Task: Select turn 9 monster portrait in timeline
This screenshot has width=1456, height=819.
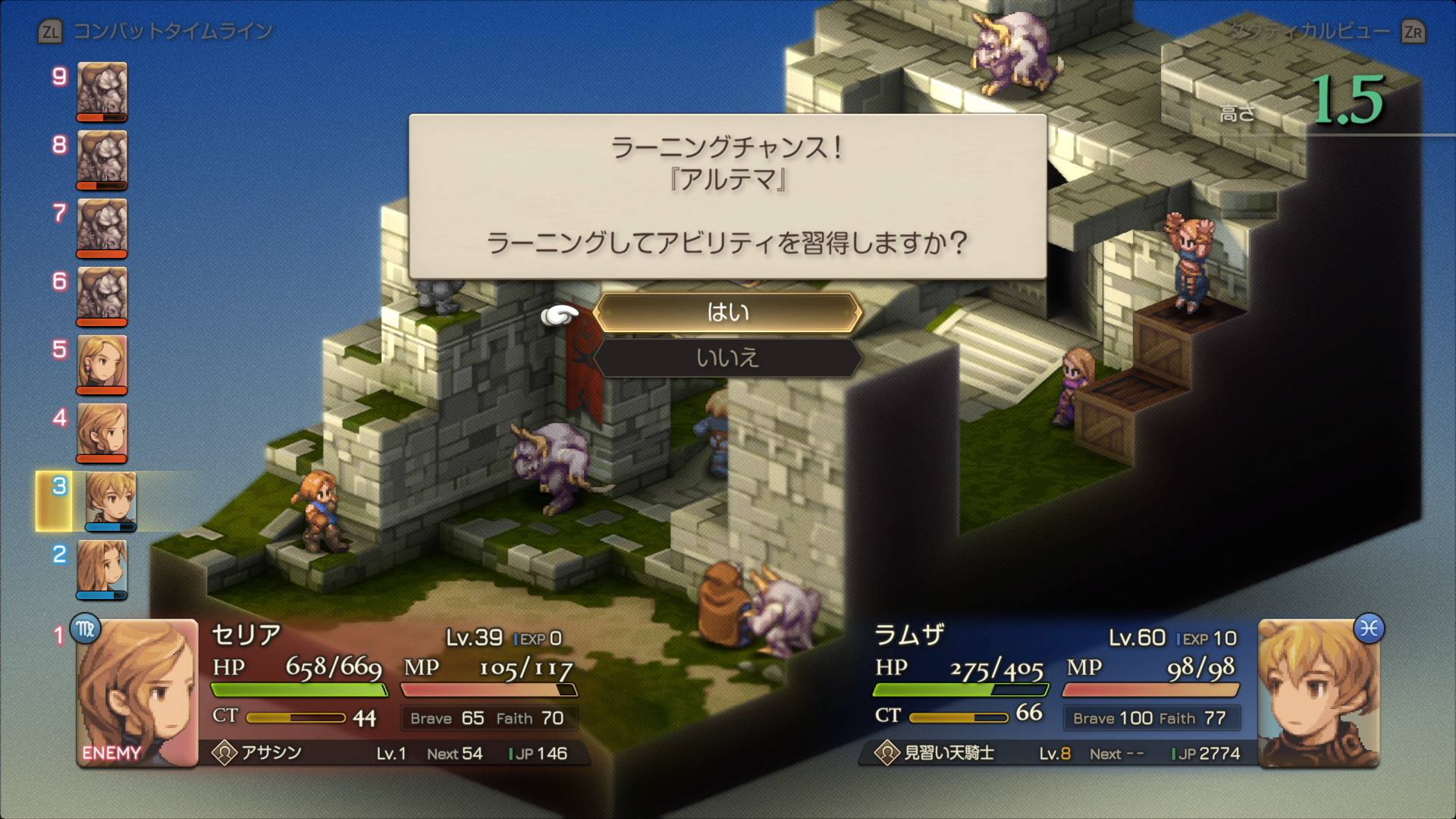Action: click(x=102, y=91)
